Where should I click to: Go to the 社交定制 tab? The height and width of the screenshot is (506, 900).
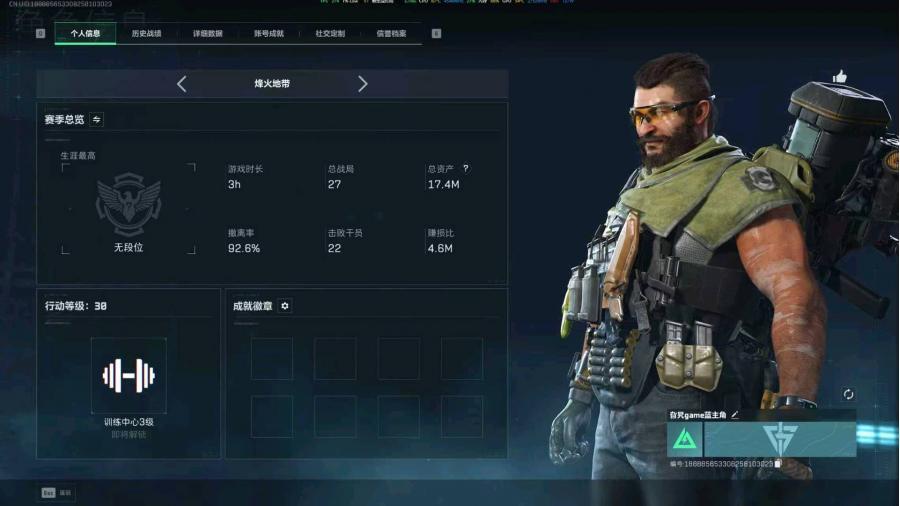coord(330,34)
